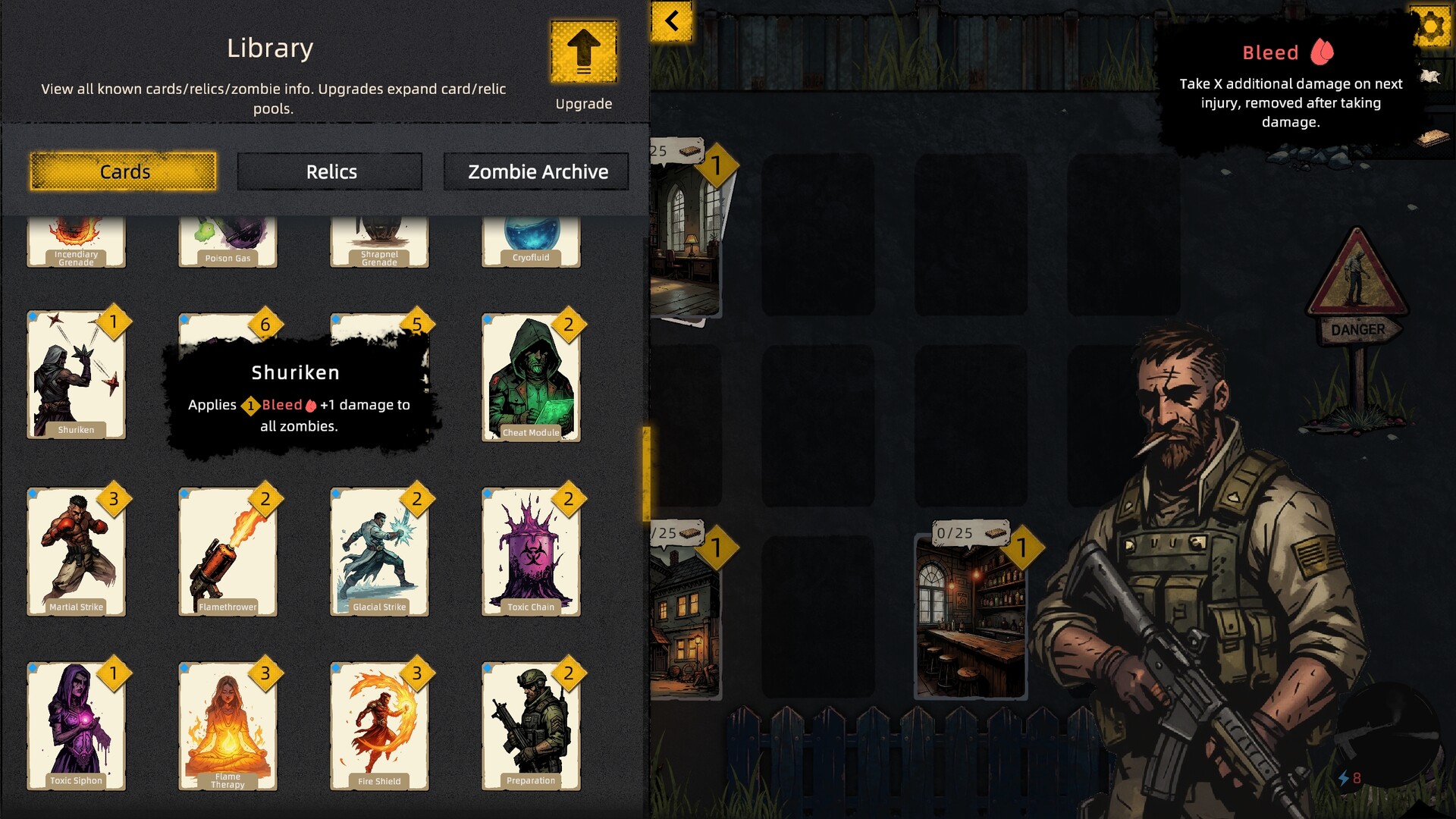Click the Bleed droplet icon in the tooltip
This screenshot has height=819, width=1456.
[1322, 52]
